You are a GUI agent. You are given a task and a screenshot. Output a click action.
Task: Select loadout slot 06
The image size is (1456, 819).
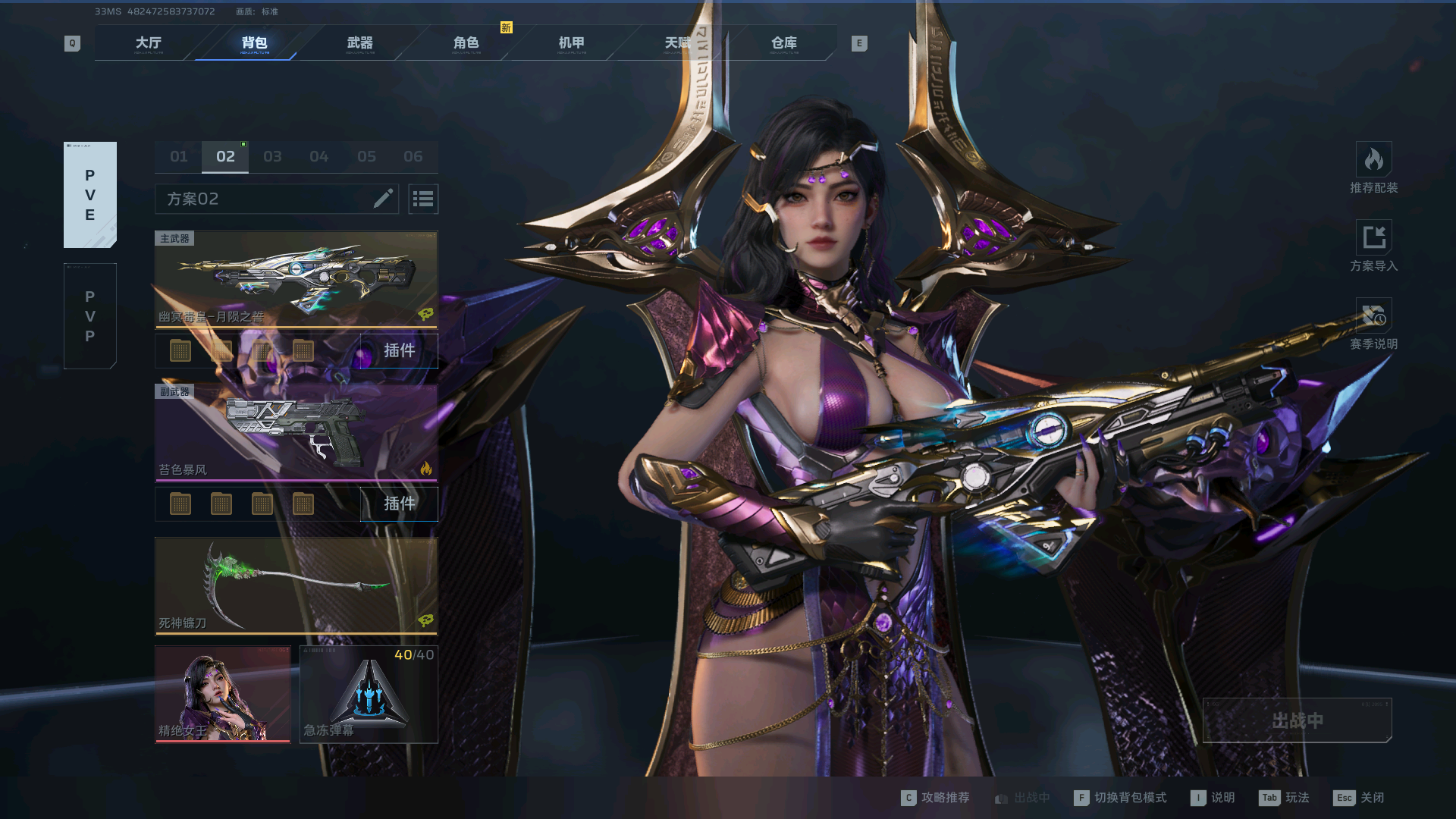click(413, 157)
